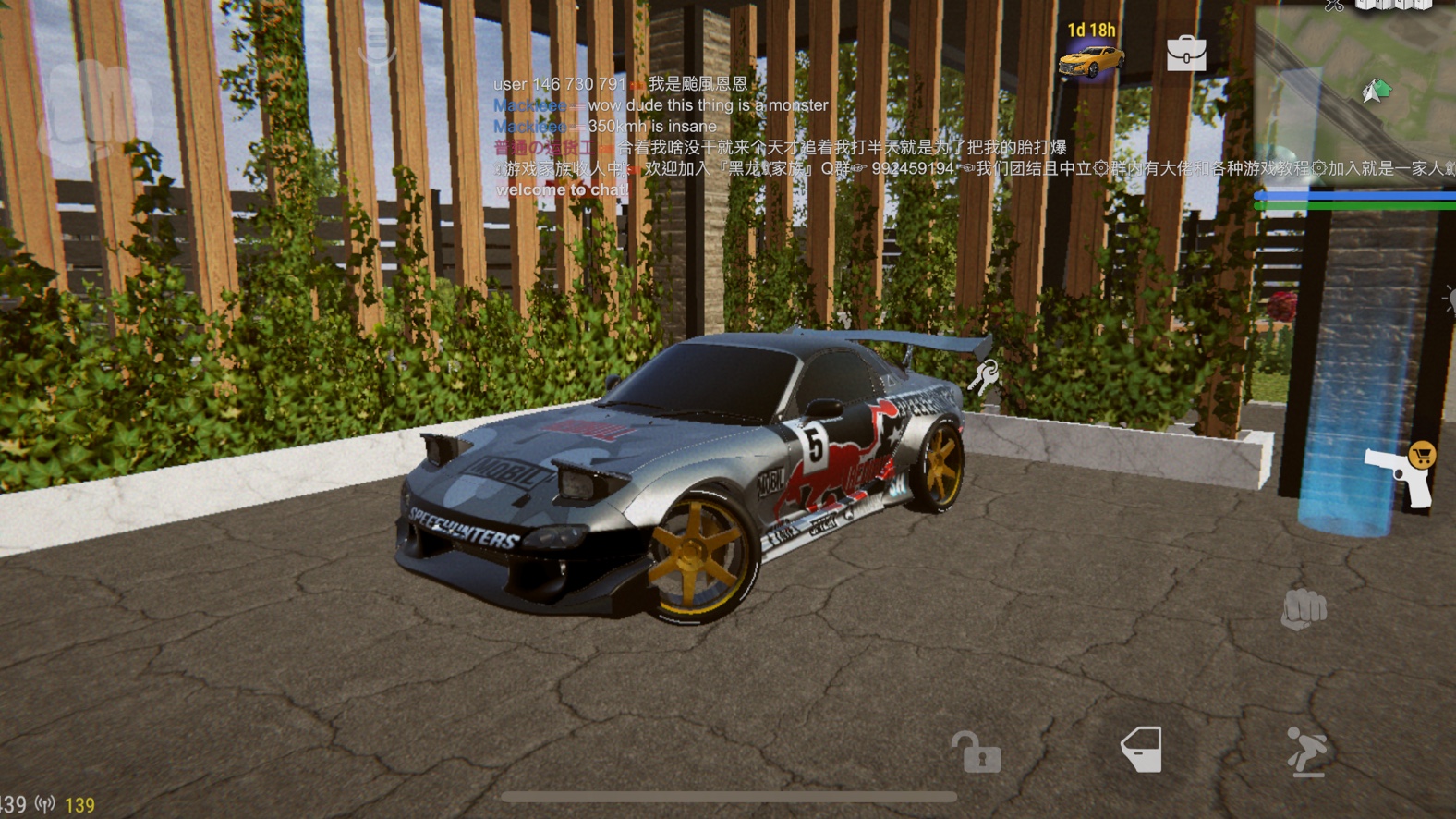The height and width of the screenshot is (819, 1456).
Task: Toggle the car padlock button
Action: [976, 752]
